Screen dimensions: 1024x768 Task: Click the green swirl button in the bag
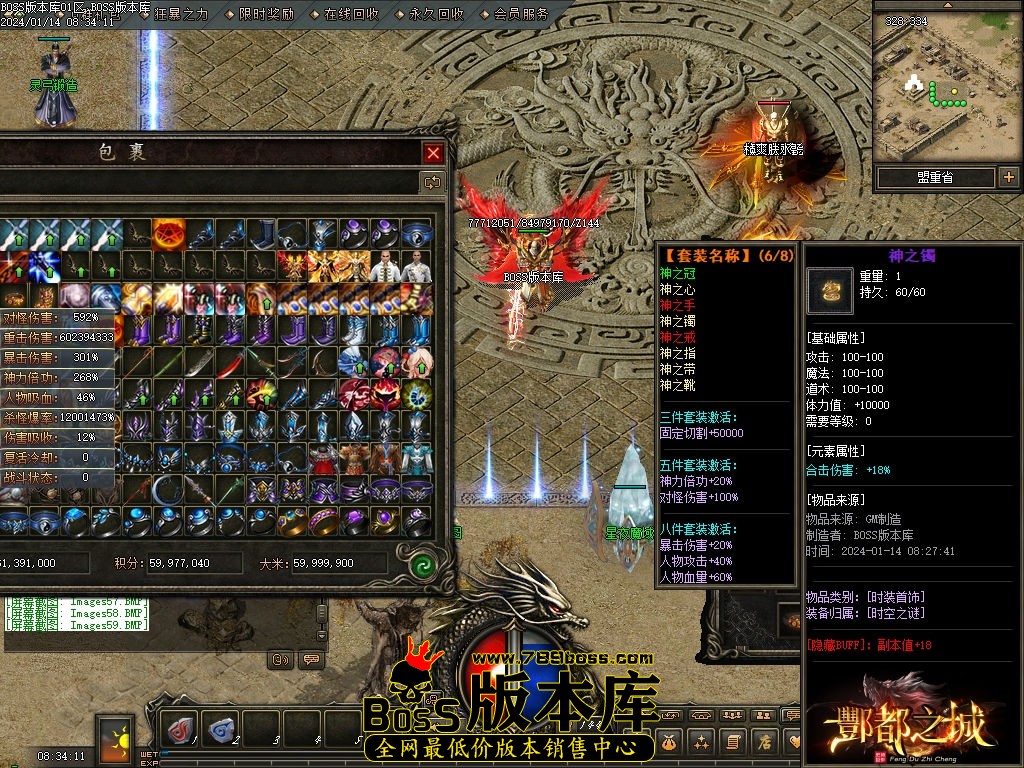pyautogui.click(x=422, y=563)
